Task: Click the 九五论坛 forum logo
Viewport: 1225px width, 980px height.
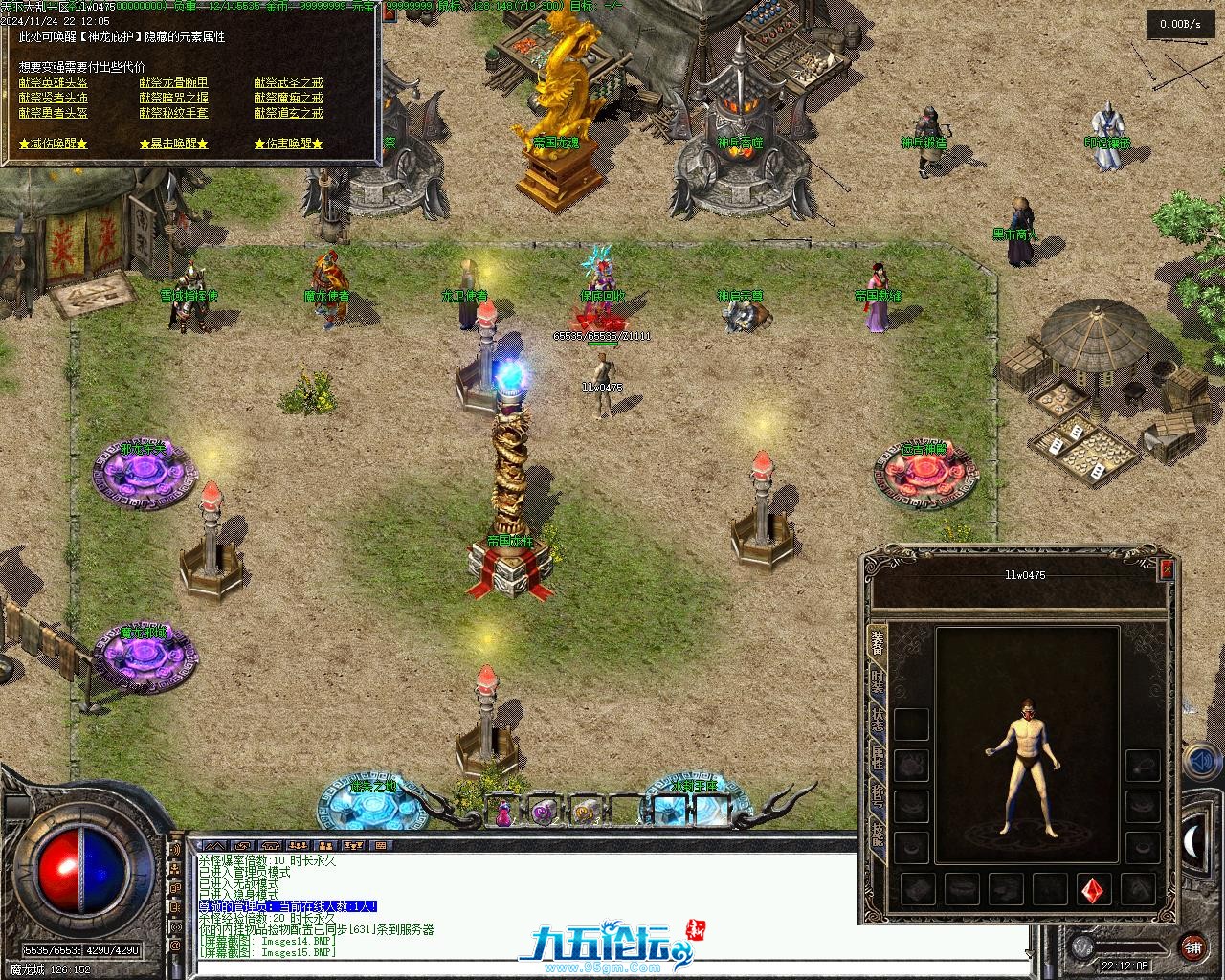Action: 603,946
